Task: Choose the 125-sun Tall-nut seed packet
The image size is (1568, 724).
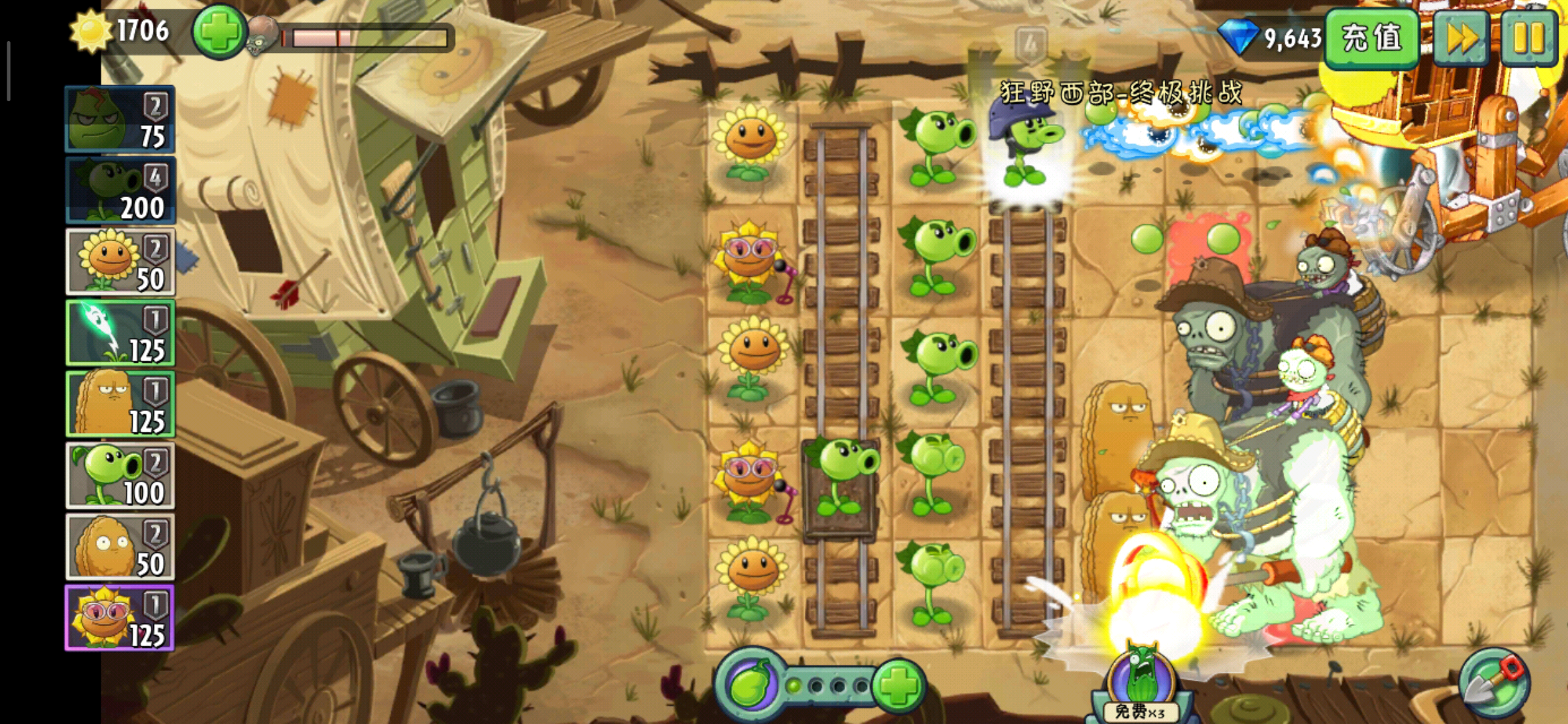Action: click(120, 404)
